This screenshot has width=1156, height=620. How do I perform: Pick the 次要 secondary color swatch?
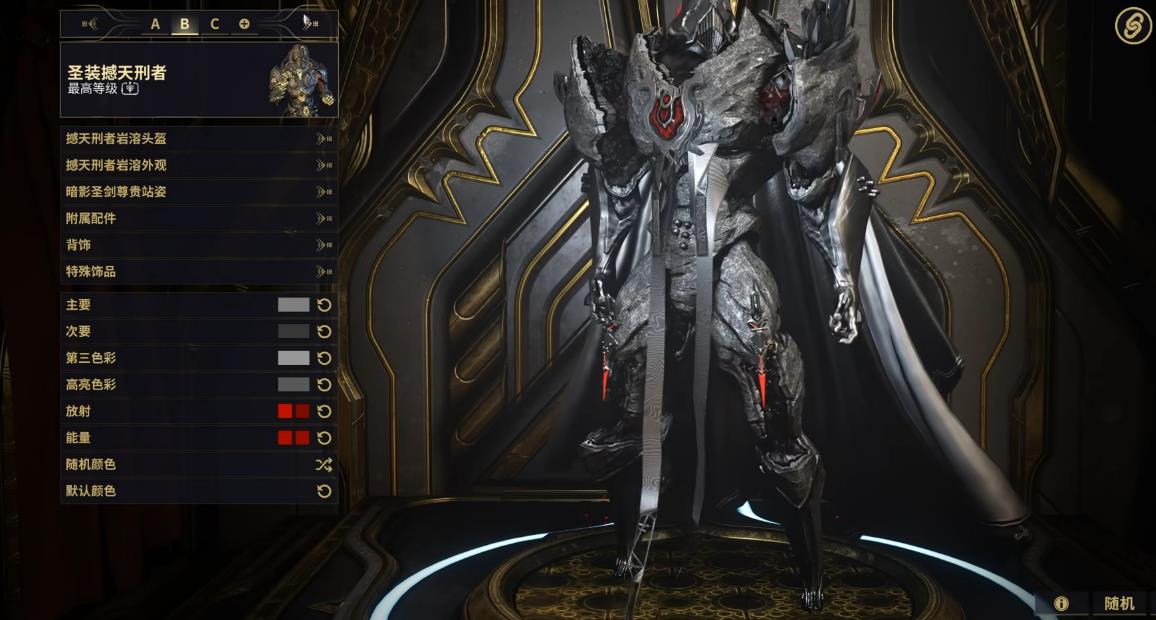click(293, 331)
